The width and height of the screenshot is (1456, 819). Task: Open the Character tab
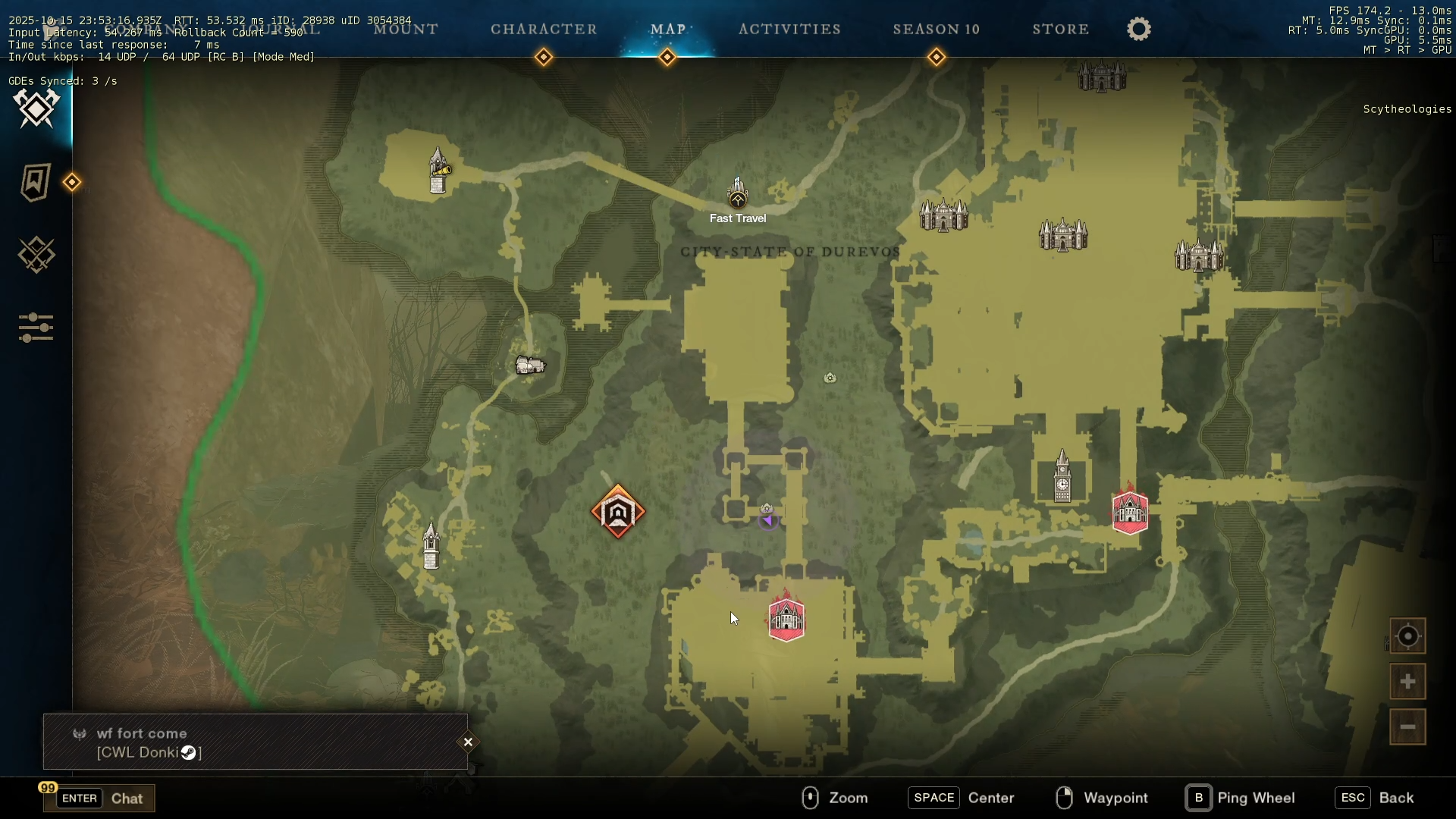pos(544,30)
